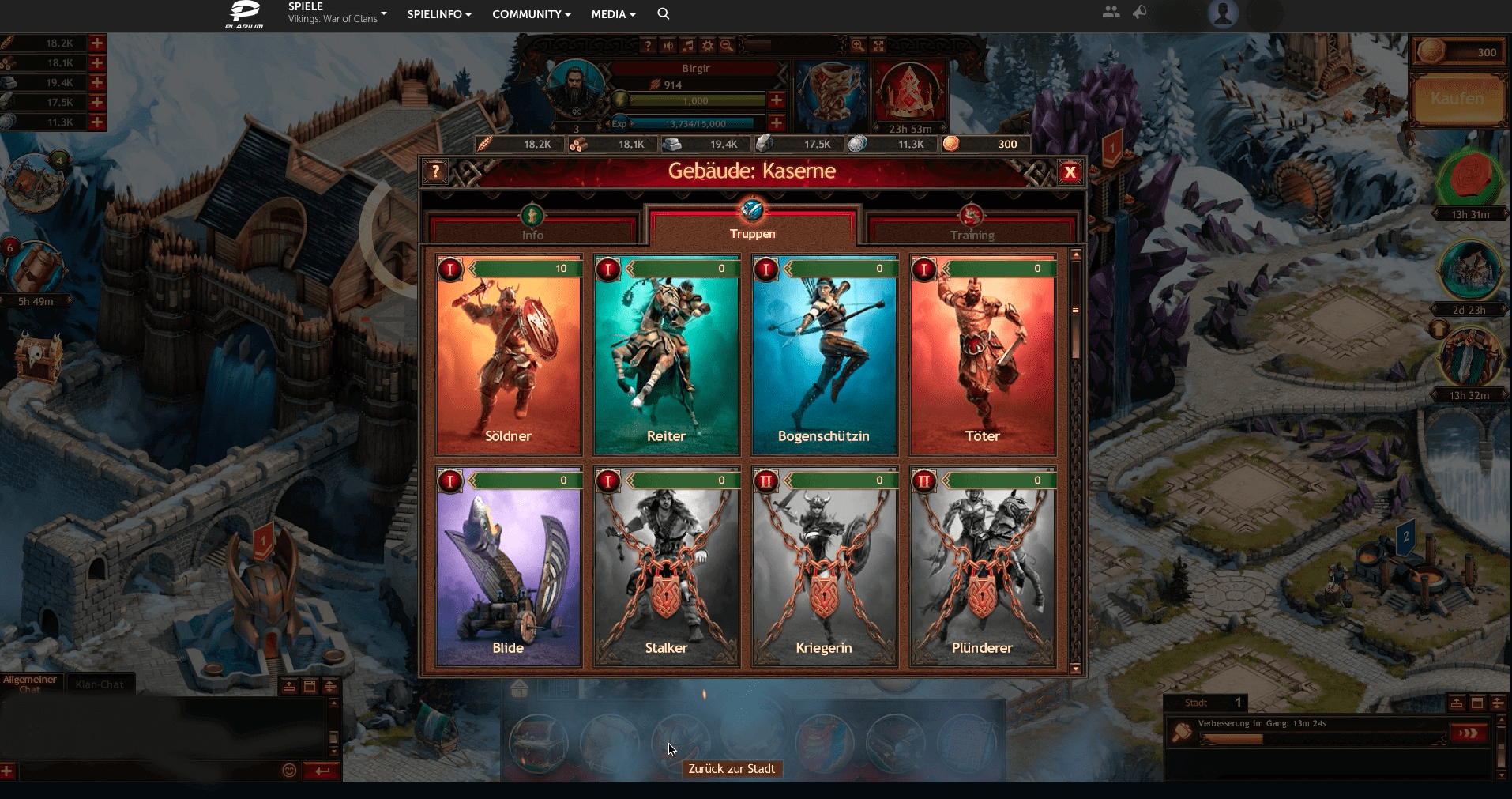Select the Truppen tab
The height and width of the screenshot is (799, 1512).
(x=752, y=226)
